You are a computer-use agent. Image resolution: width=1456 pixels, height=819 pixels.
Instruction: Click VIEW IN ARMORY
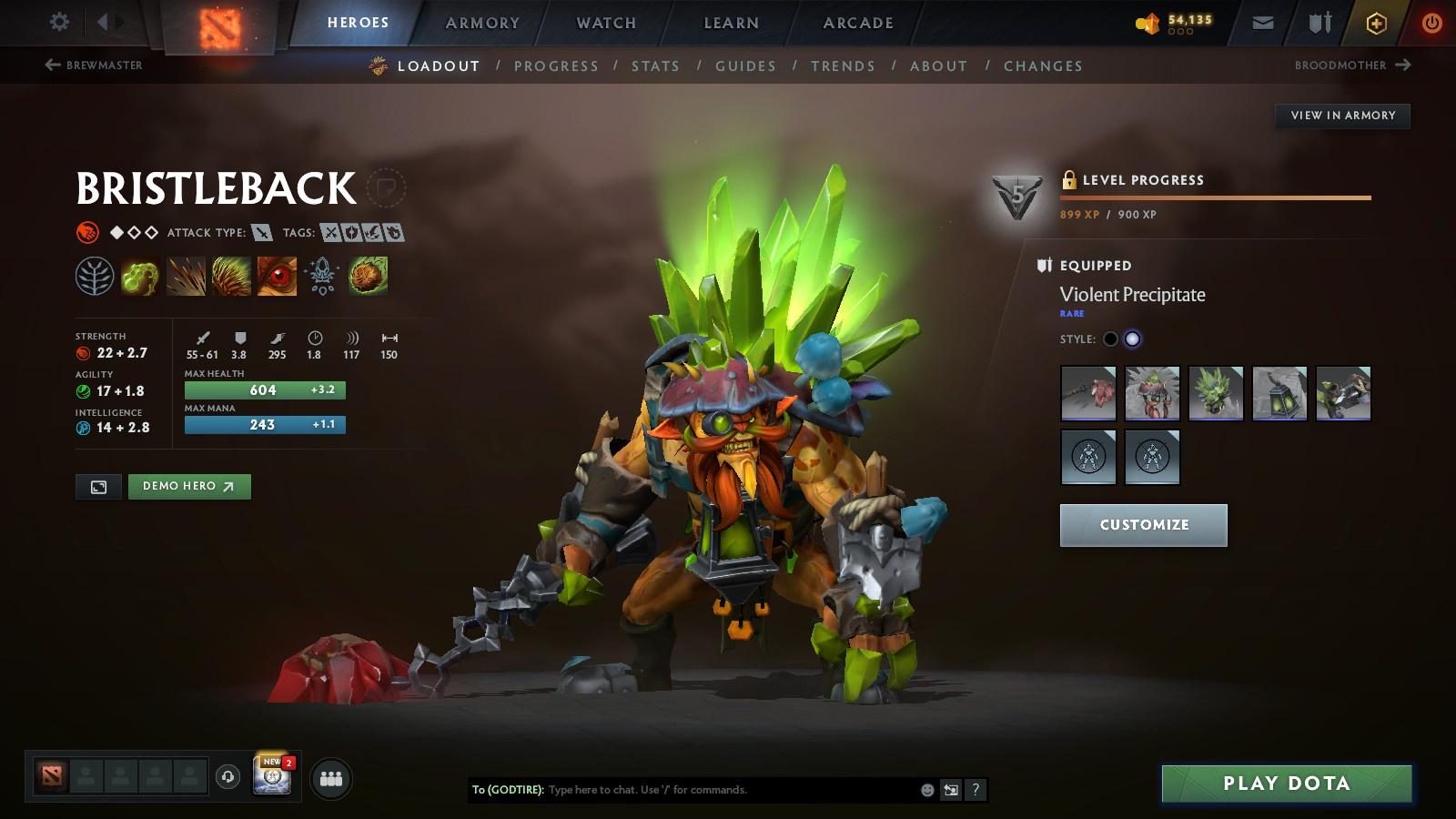(x=1342, y=116)
